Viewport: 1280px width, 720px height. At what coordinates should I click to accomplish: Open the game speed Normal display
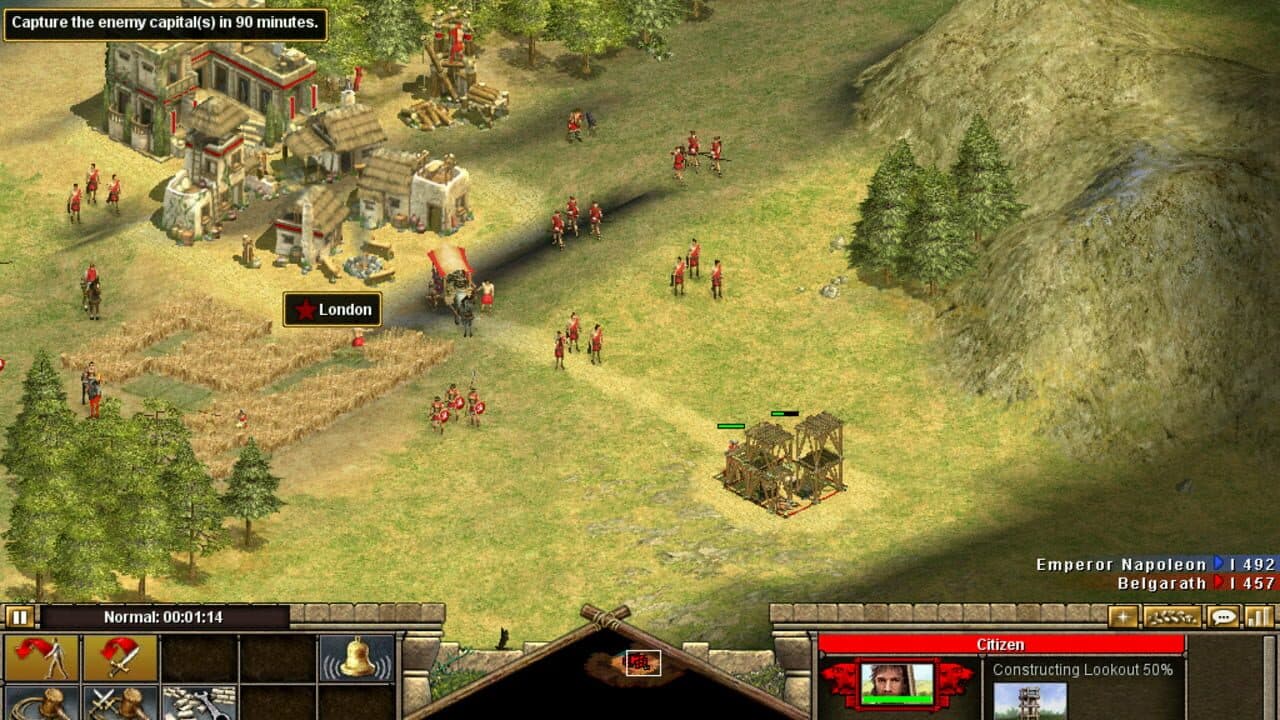(165, 617)
